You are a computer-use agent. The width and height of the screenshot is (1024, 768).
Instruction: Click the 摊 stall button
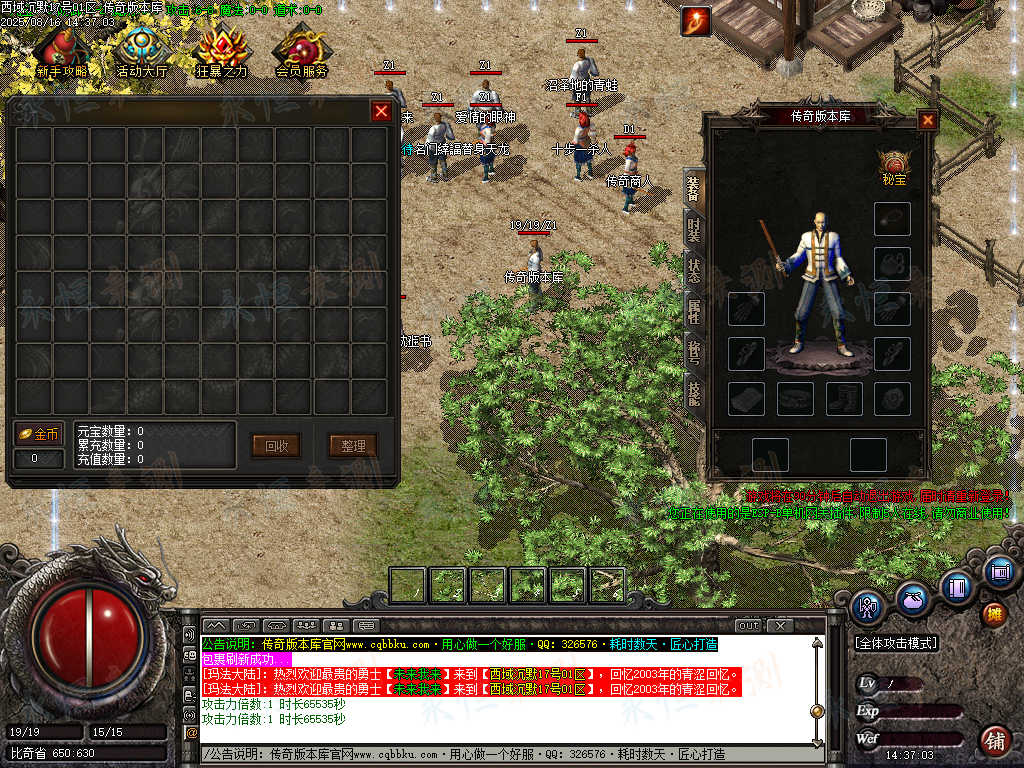[994, 613]
